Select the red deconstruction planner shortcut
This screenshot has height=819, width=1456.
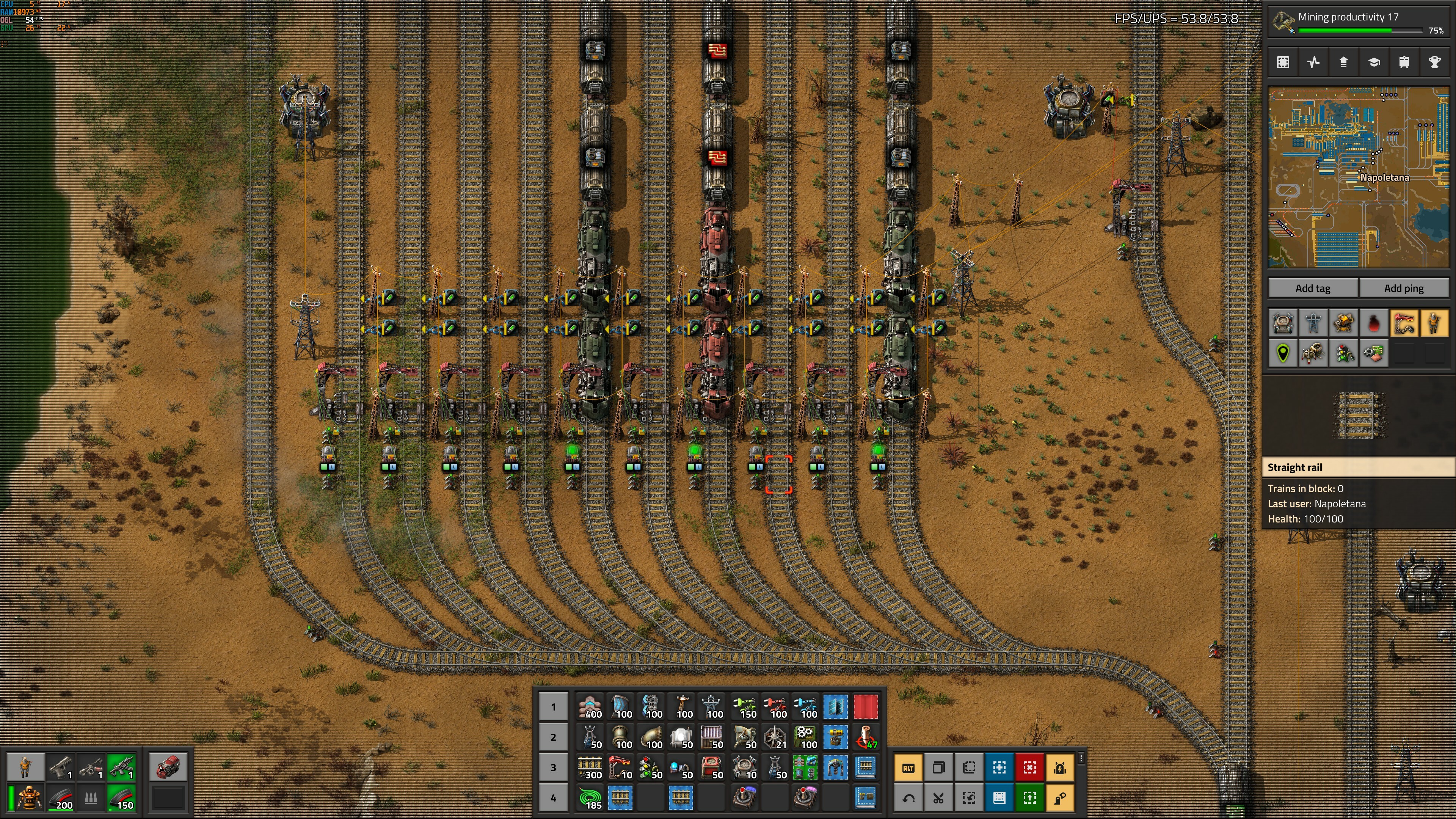click(1029, 767)
